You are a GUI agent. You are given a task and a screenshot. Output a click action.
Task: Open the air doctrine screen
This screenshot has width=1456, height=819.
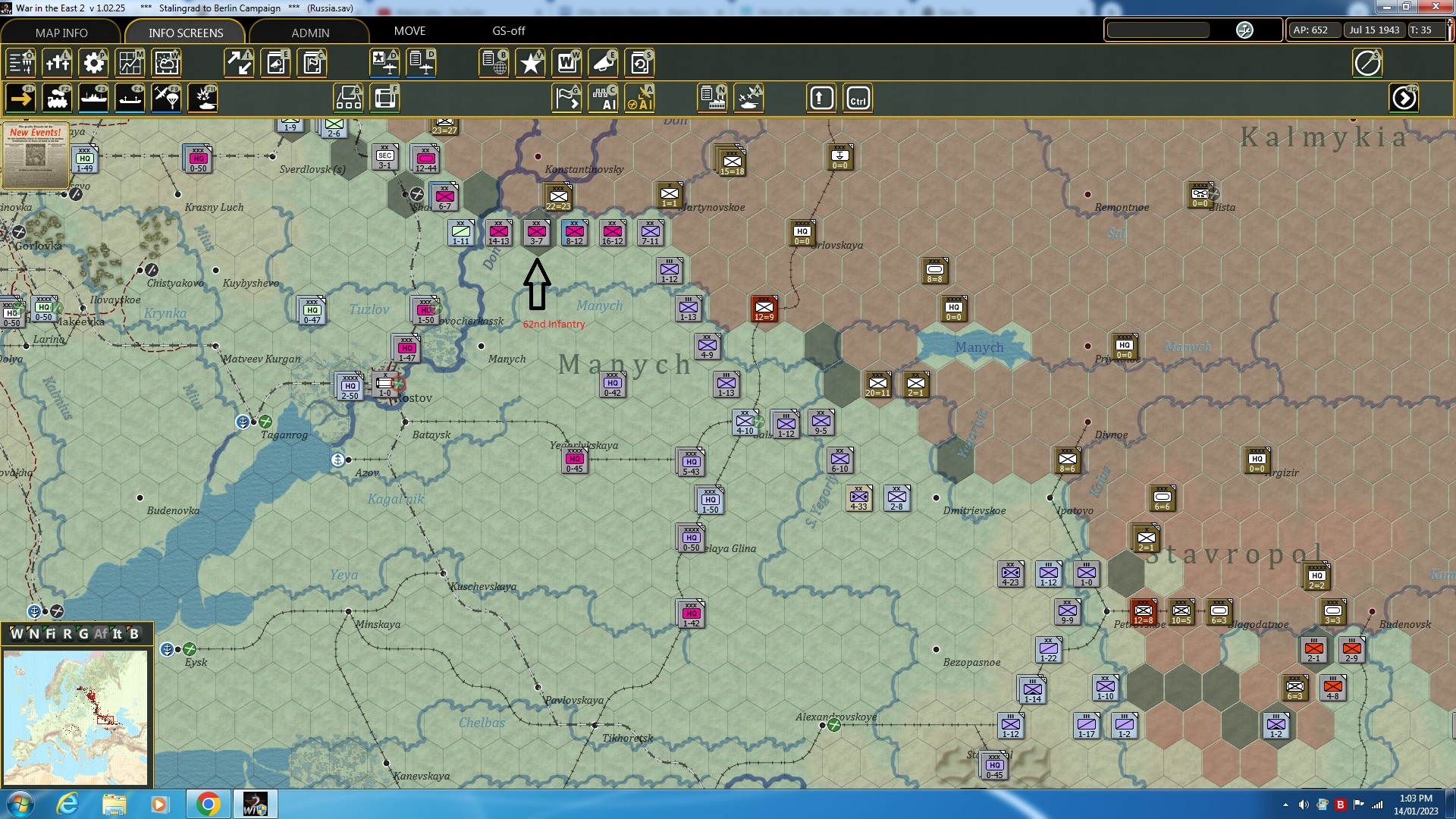point(384,64)
